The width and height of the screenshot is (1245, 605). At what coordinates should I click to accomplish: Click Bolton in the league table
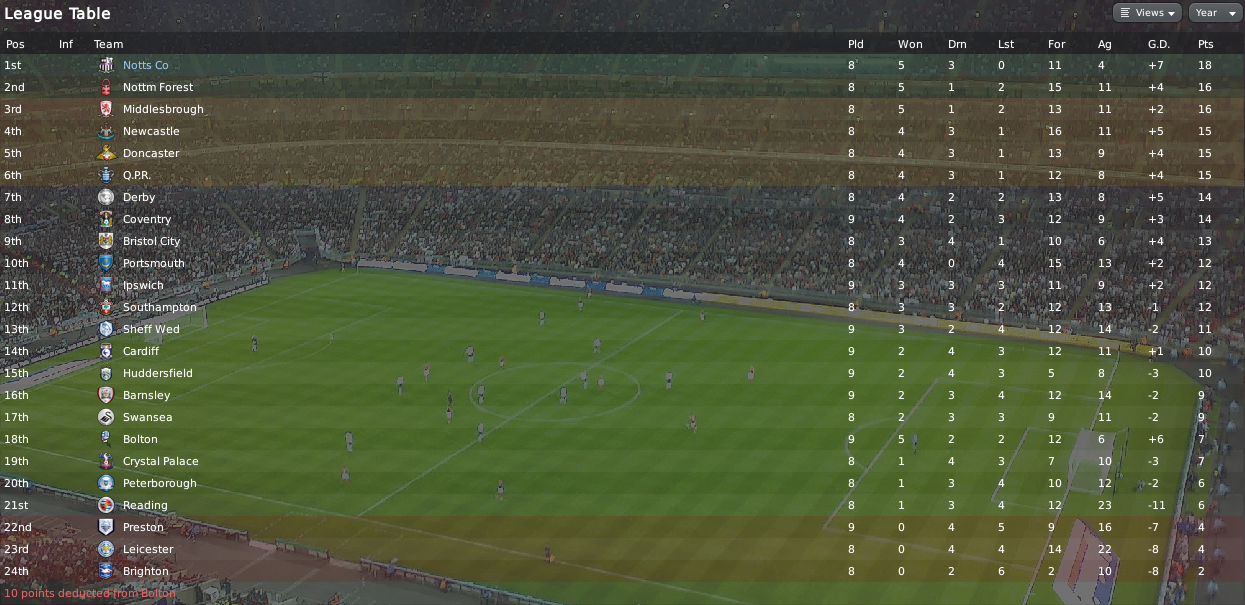tap(140, 439)
